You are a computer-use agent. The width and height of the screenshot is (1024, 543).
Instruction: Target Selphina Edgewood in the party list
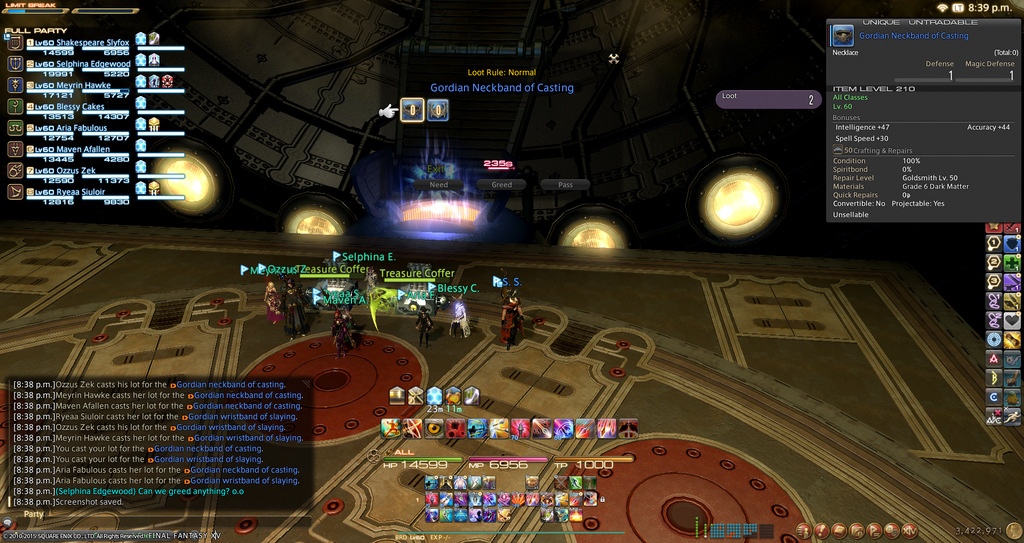pos(80,64)
